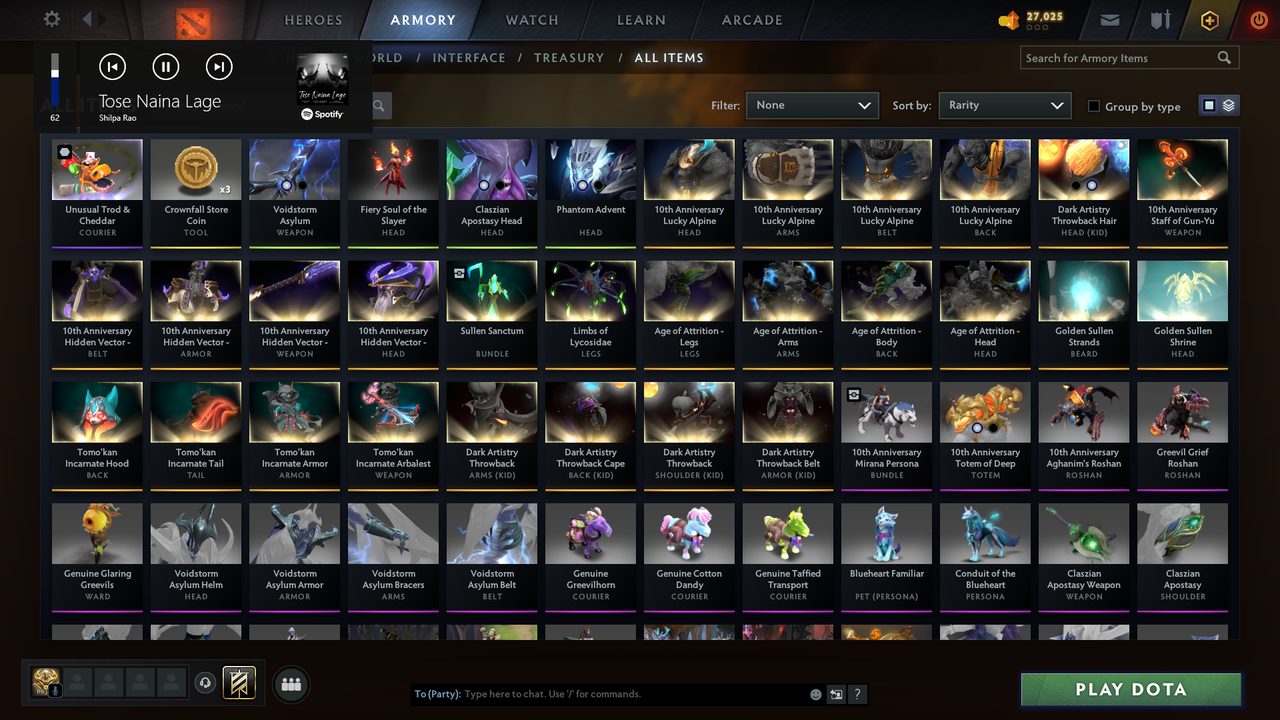Click the orange power button to disconnect
This screenshot has height=720, width=1280.
pos(1257,20)
